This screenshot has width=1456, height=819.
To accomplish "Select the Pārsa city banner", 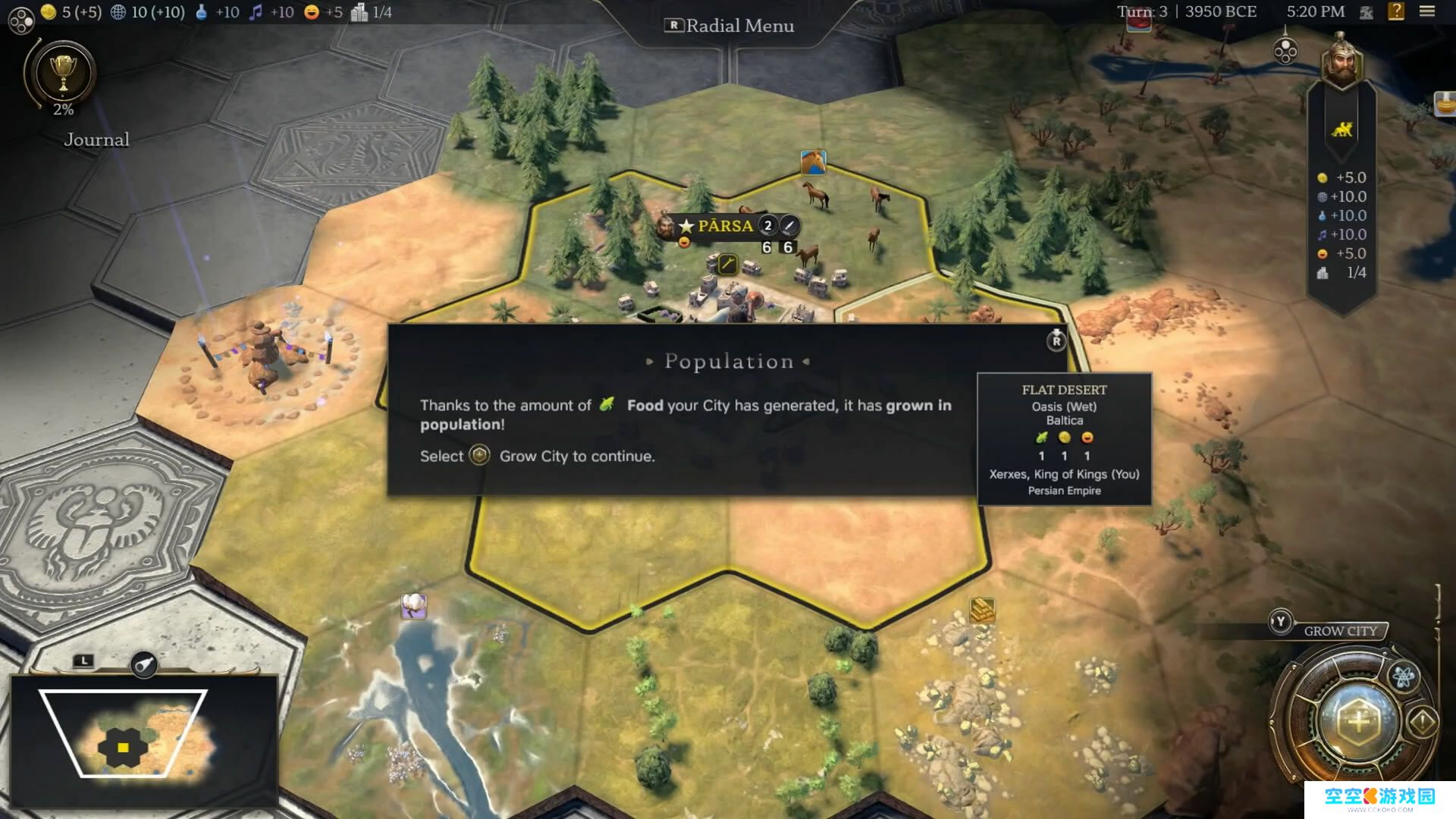I will 724,226.
